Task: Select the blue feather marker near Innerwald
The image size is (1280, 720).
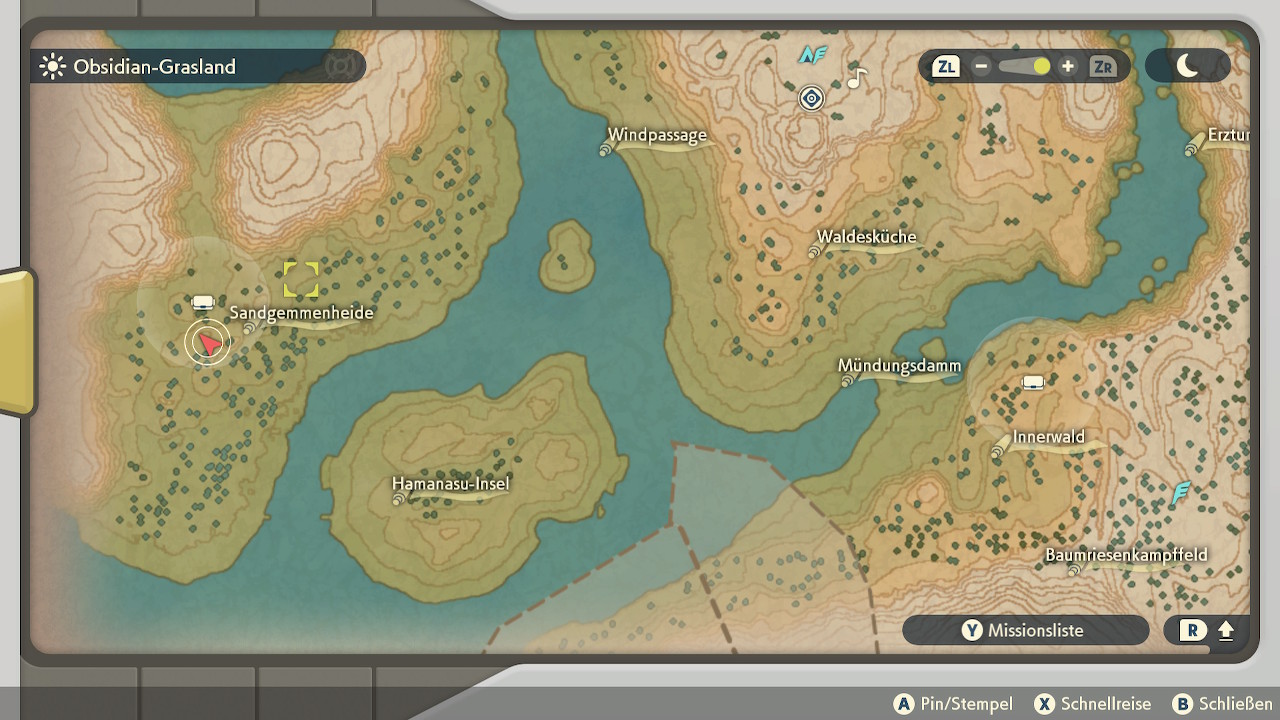Action: tap(1181, 493)
